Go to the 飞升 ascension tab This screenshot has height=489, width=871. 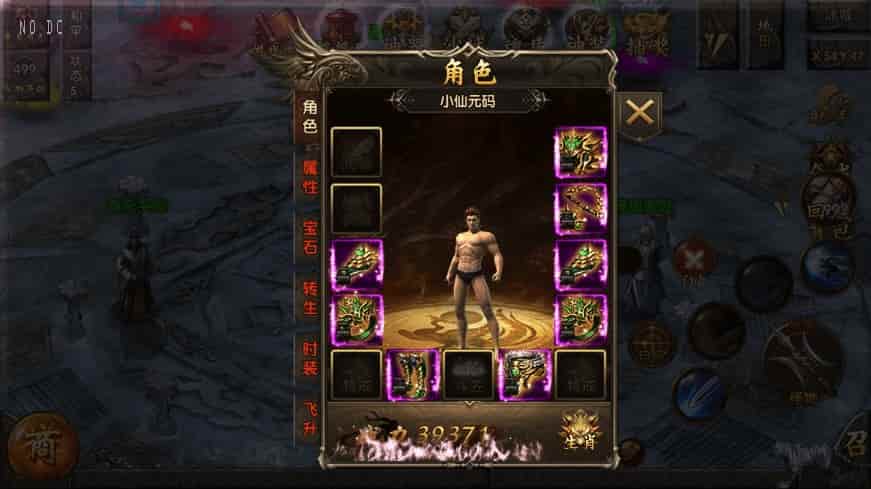click(x=310, y=420)
